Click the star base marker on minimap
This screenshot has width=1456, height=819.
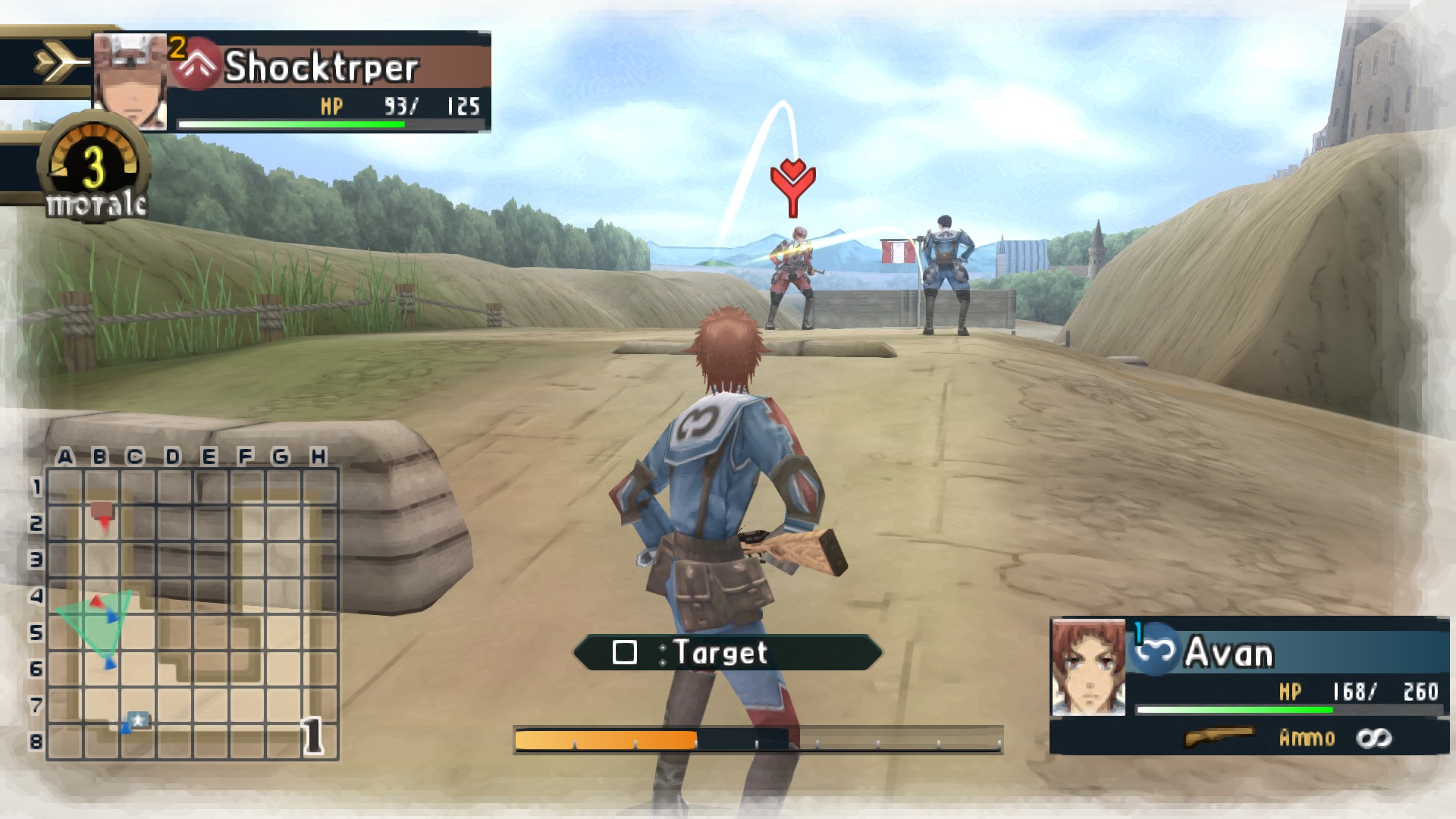point(138,720)
